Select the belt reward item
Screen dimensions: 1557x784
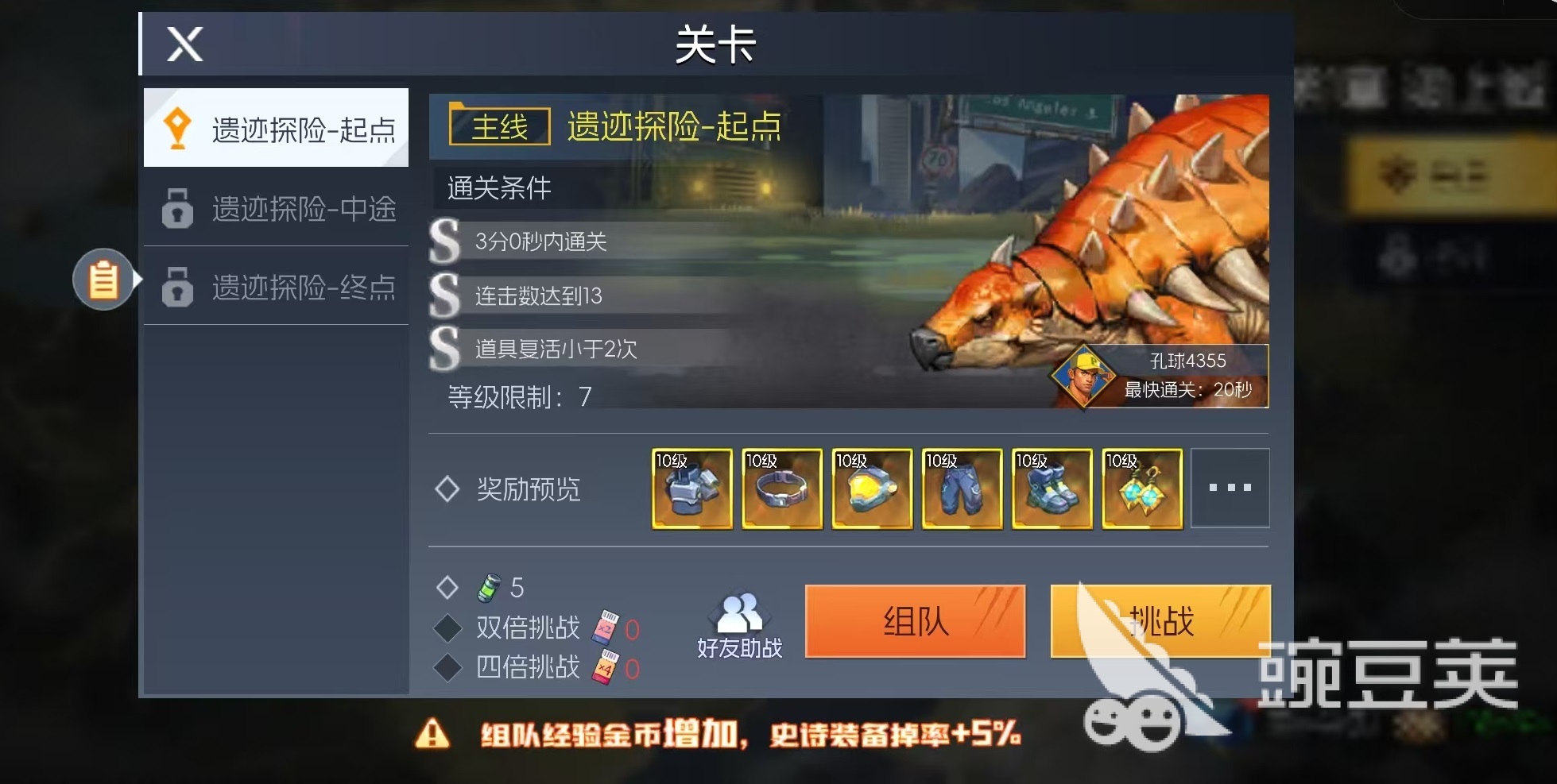click(x=782, y=489)
